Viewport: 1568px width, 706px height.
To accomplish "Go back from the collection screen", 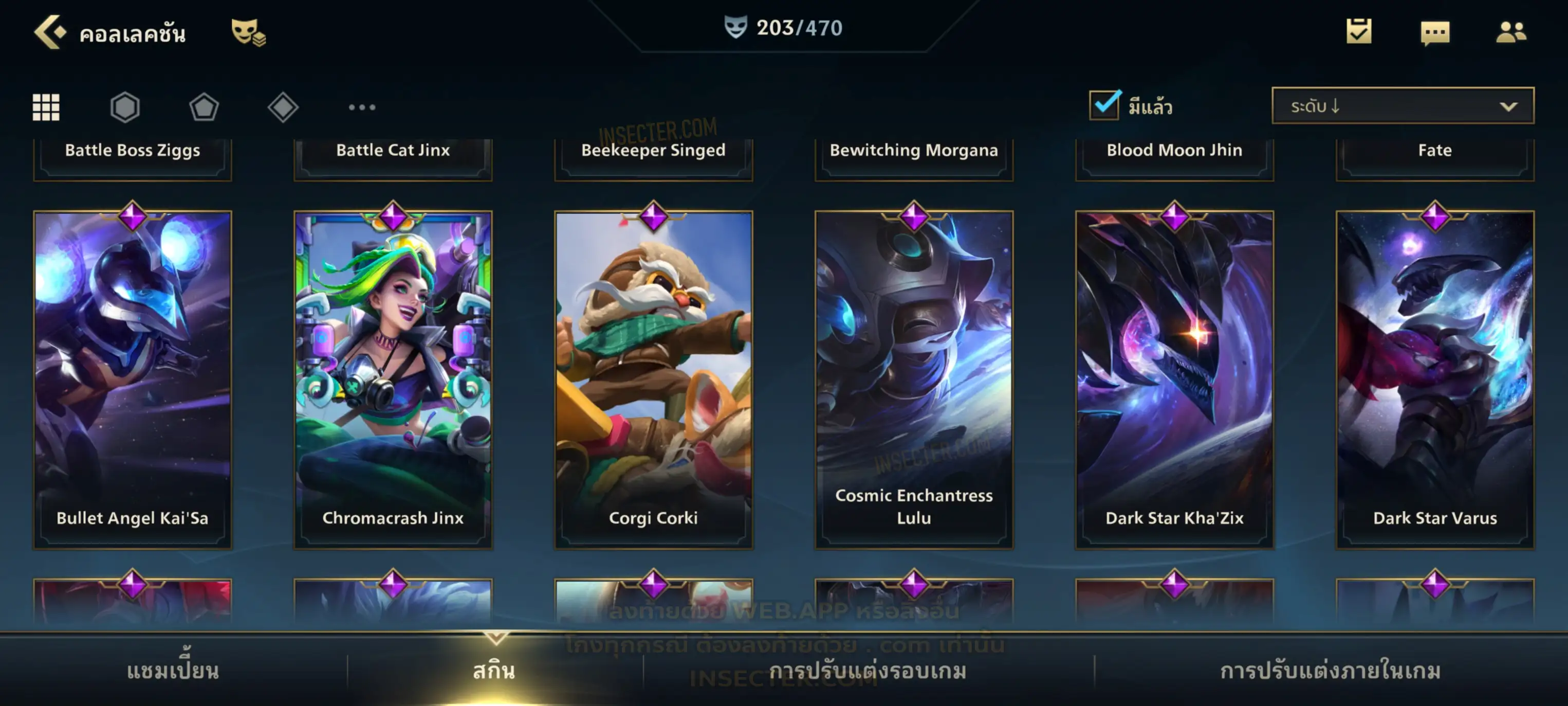I will tap(50, 32).
